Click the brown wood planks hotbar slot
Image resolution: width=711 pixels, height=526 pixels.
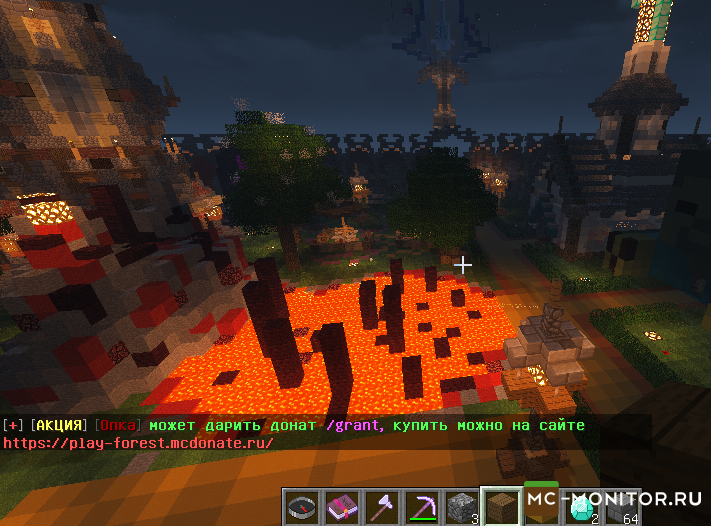[x=501, y=508]
